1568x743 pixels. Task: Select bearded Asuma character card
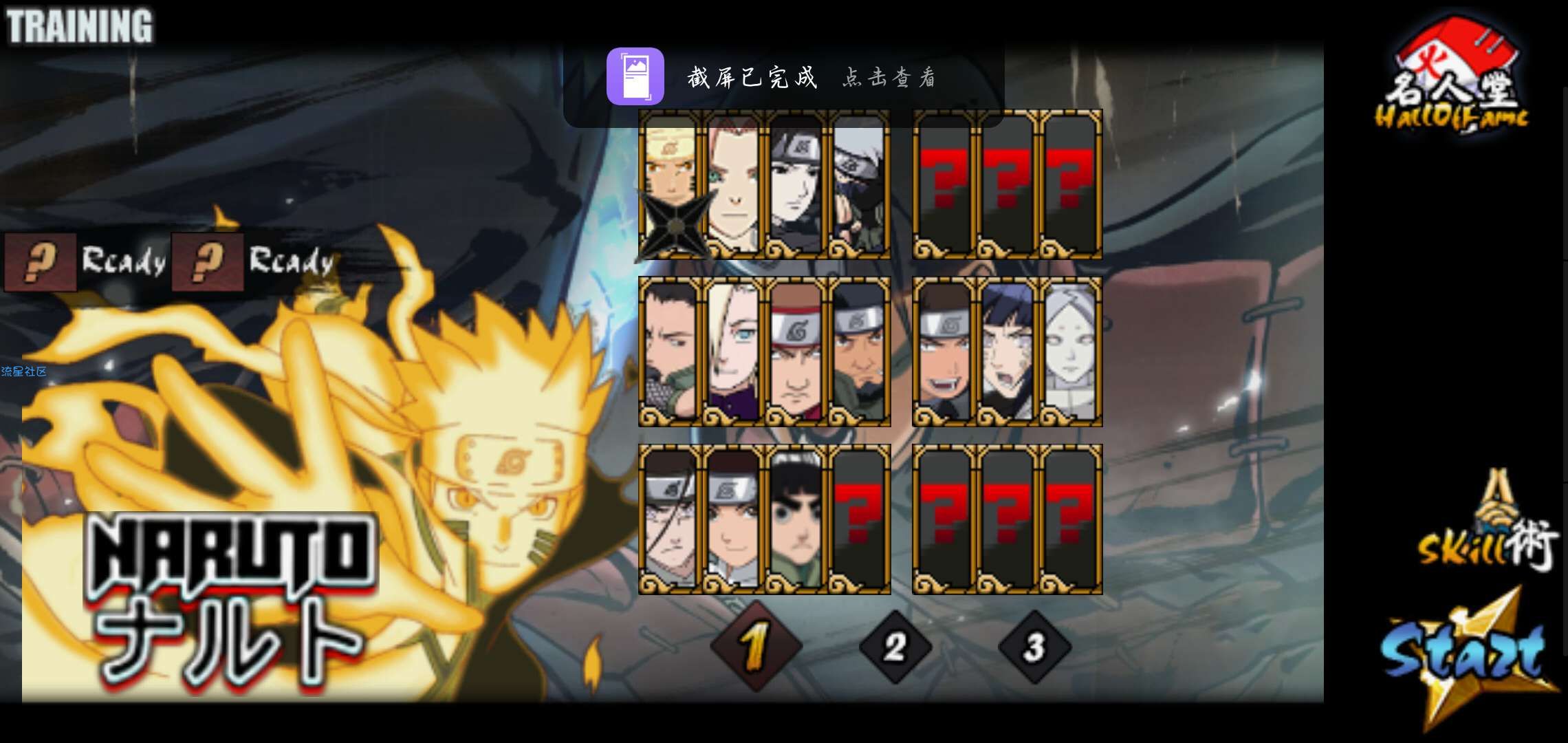[x=859, y=352]
